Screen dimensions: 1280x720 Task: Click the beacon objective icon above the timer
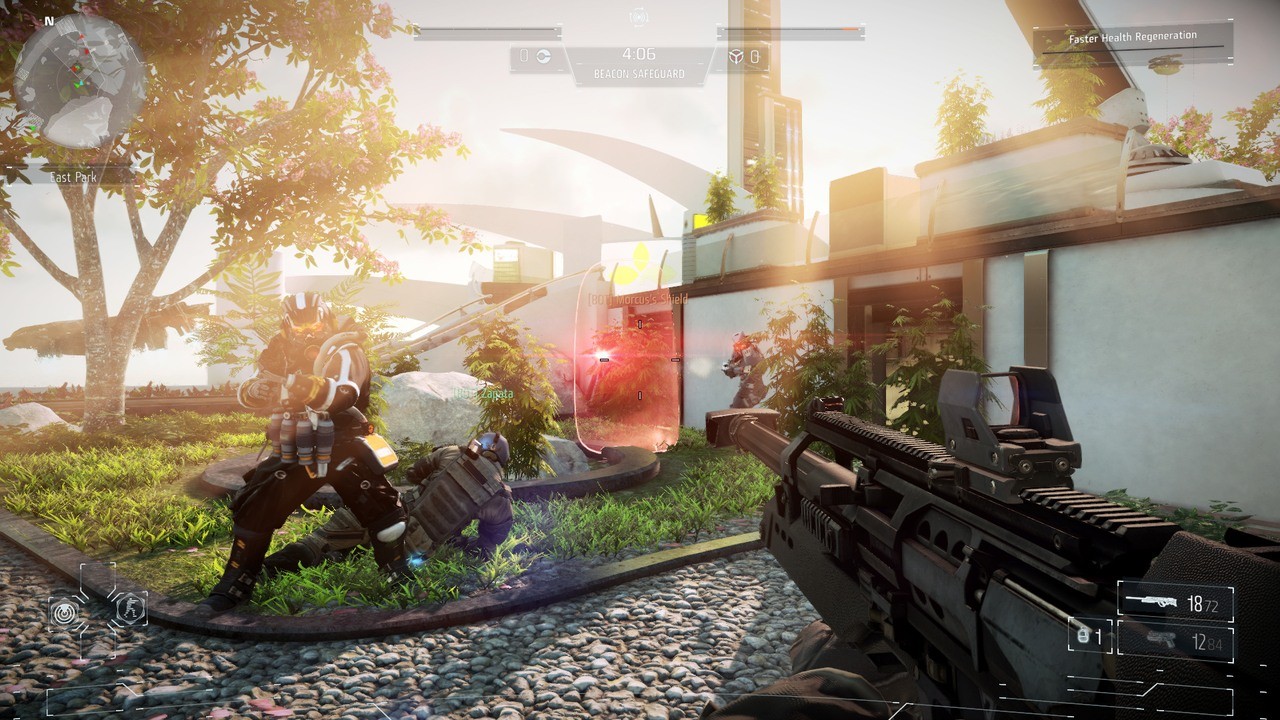[x=639, y=17]
